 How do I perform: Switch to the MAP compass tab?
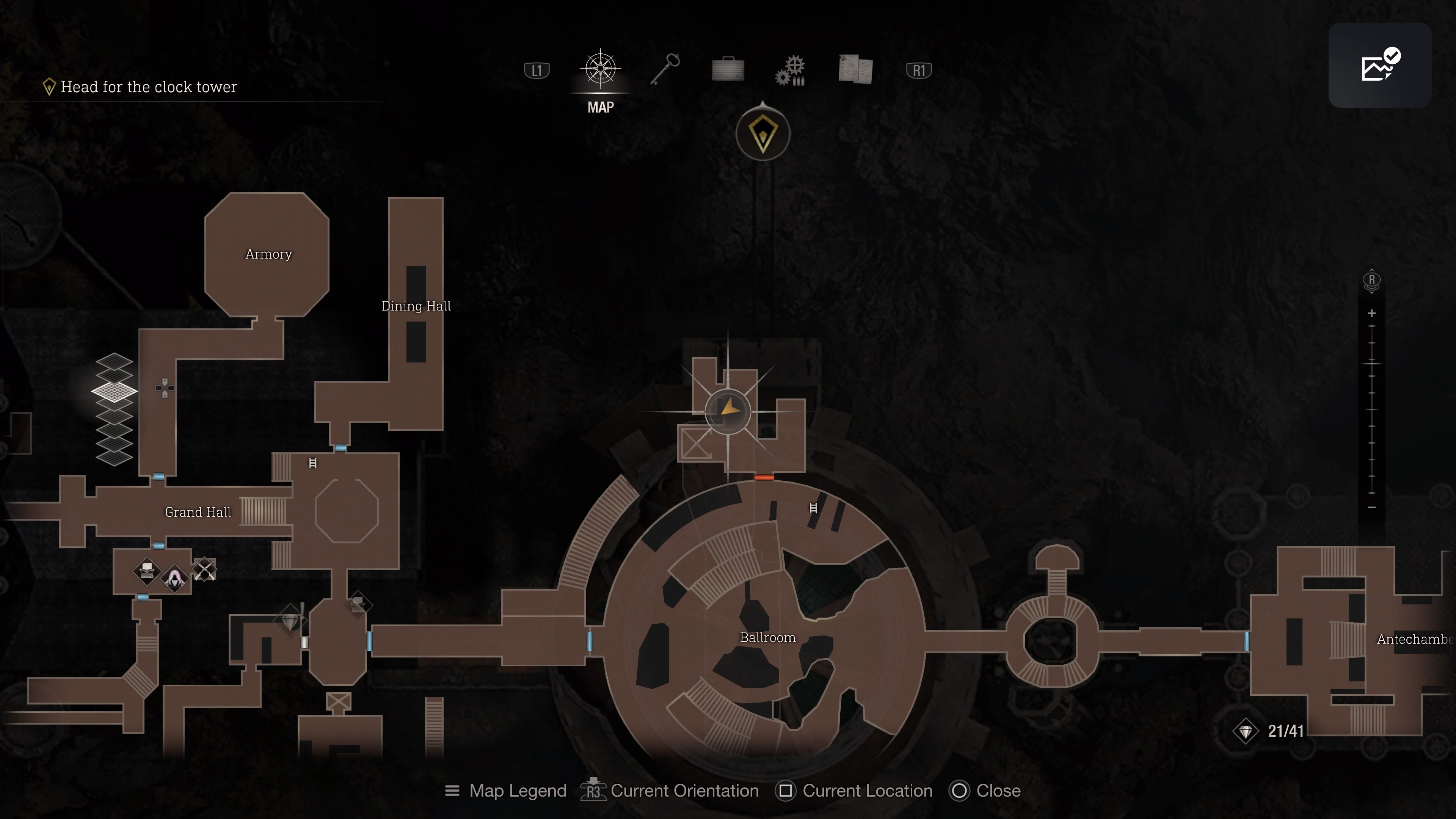600,69
